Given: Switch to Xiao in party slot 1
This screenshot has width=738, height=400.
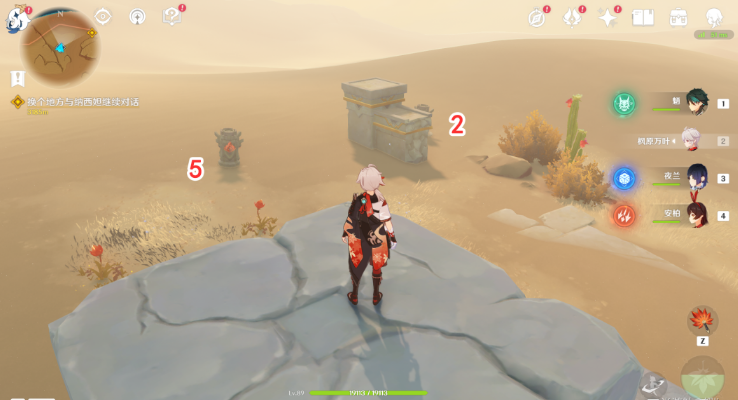Looking at the screenshot, I should 697,103.
